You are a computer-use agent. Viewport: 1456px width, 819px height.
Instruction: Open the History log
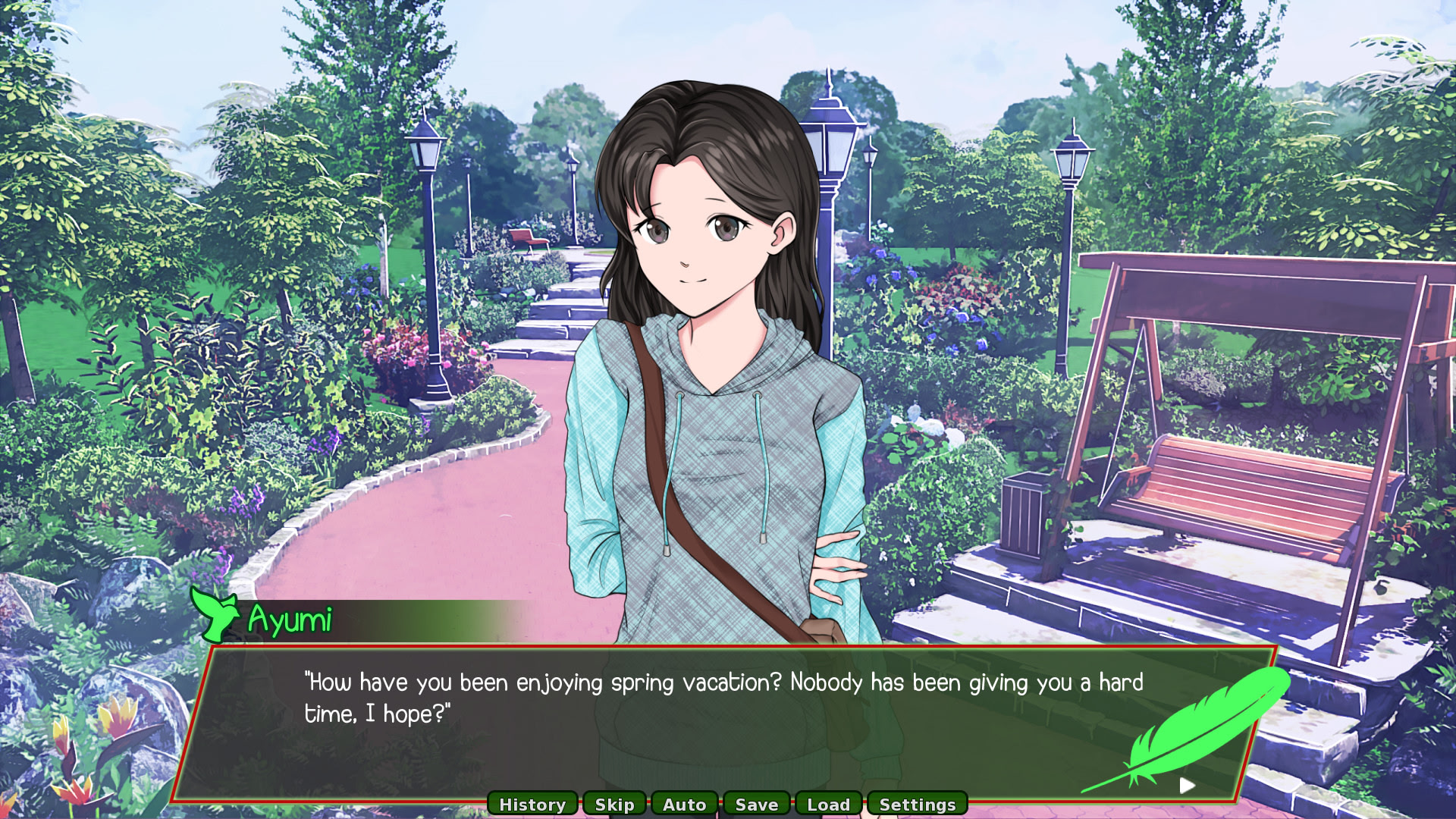click(x=532, y=804)
